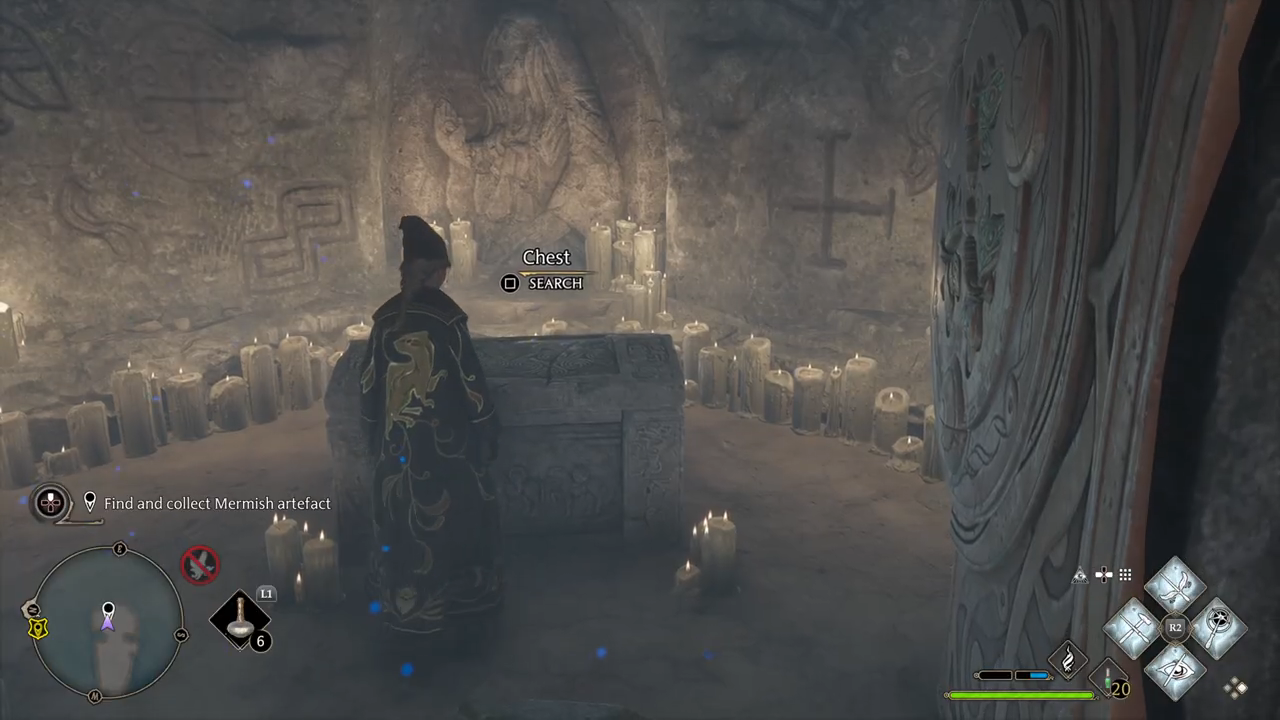The height and width of the screenshot is (720, 1280).
Task: Click the circular minimap
Action: click(x=107, y=622)
